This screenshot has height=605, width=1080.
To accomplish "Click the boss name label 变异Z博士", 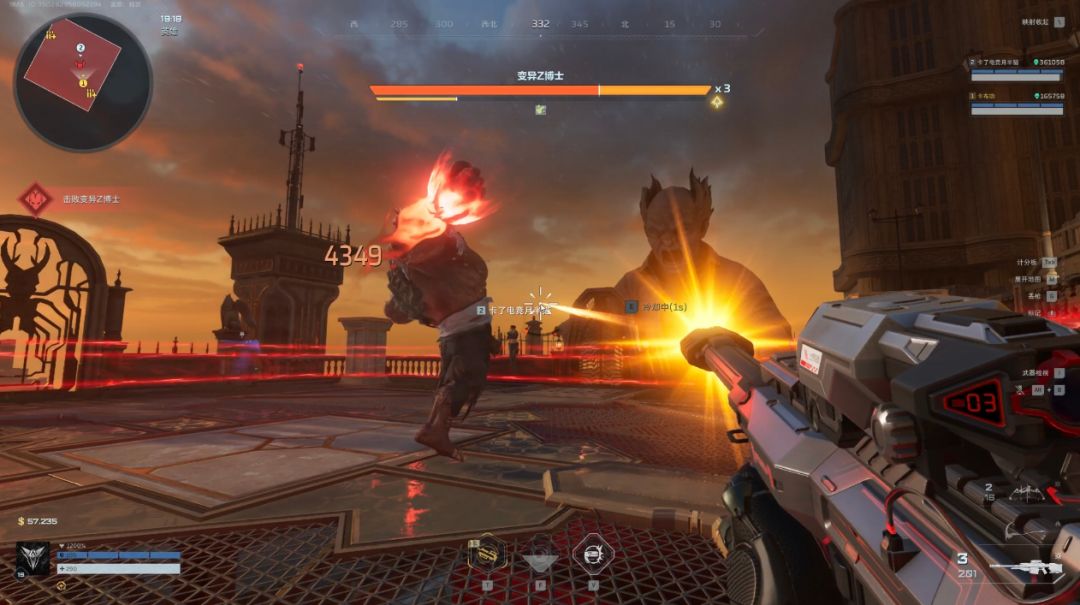I will [540, 76].
